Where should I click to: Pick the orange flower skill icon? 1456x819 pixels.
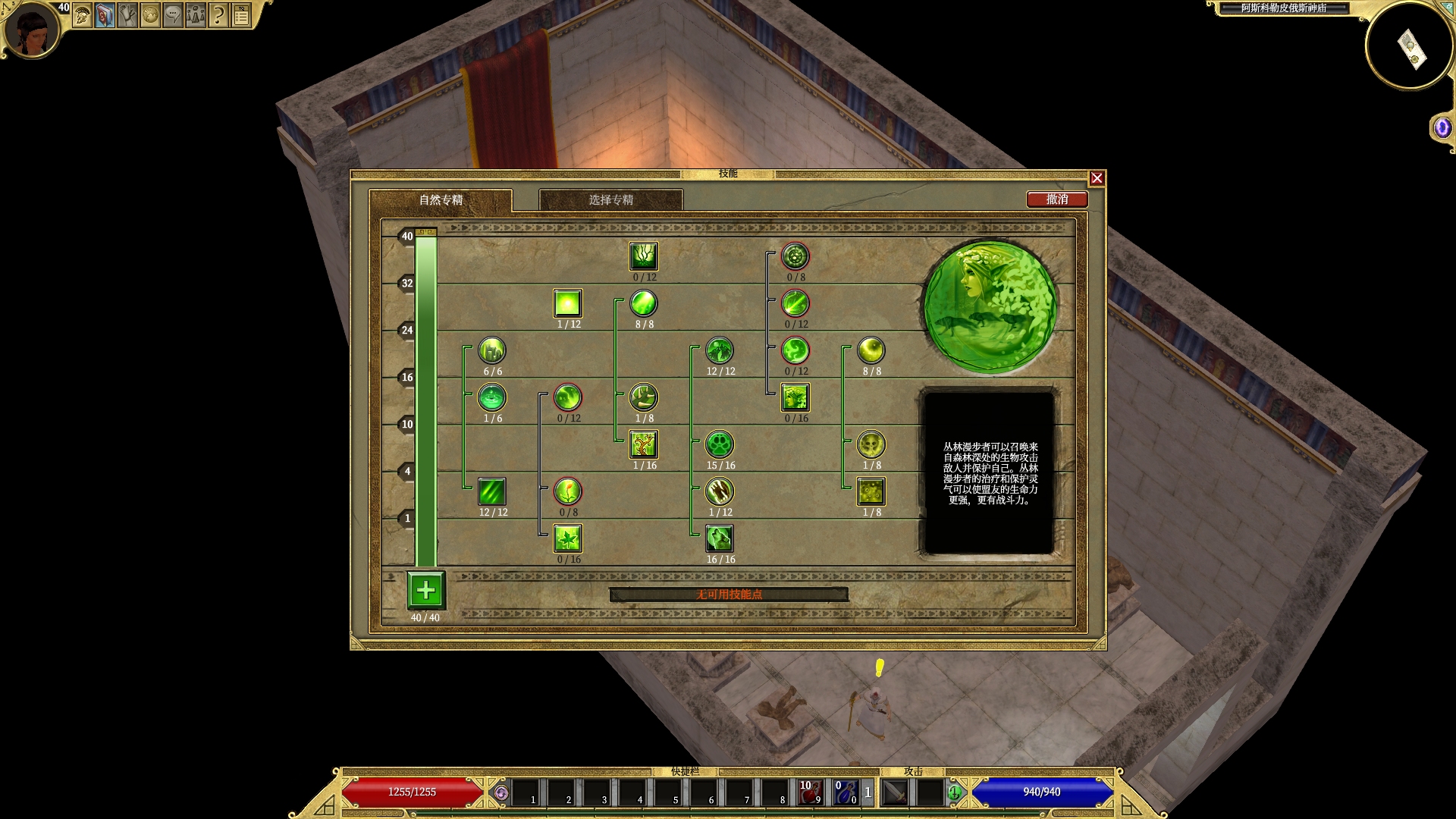[568, 491]
